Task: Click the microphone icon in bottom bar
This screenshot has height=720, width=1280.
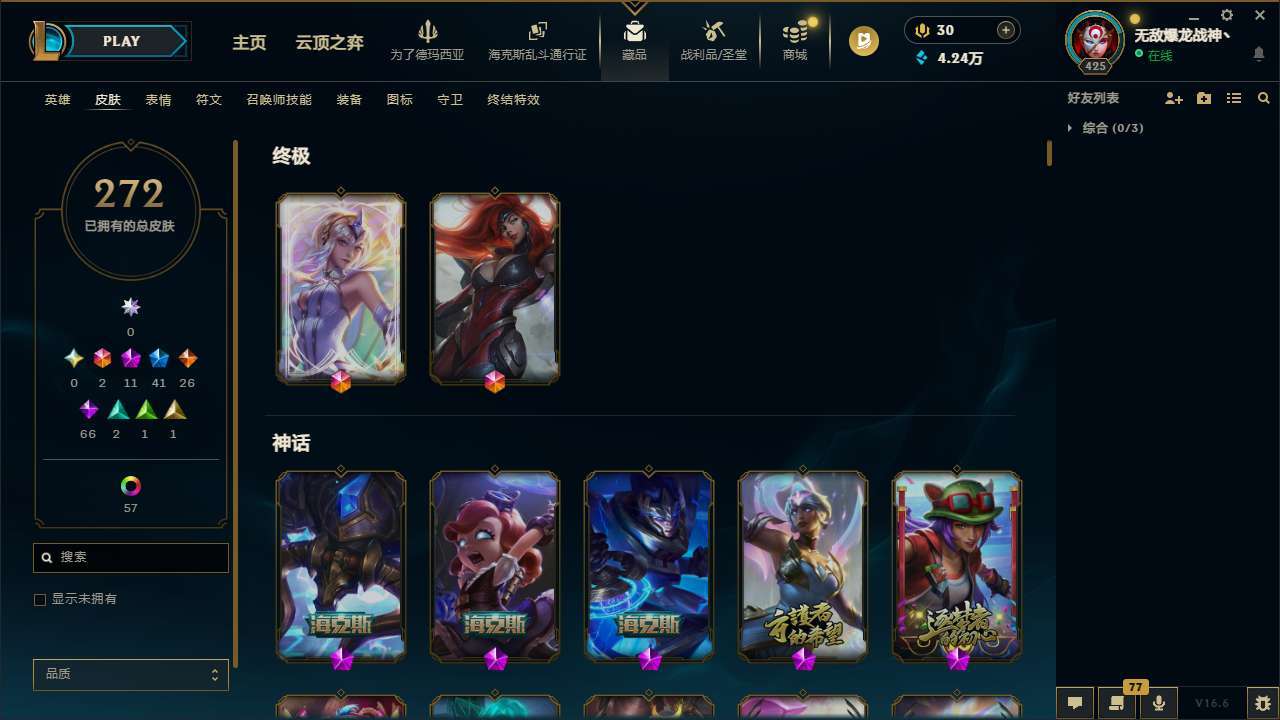Action: pyautogui.click(x=1158, y=703)
